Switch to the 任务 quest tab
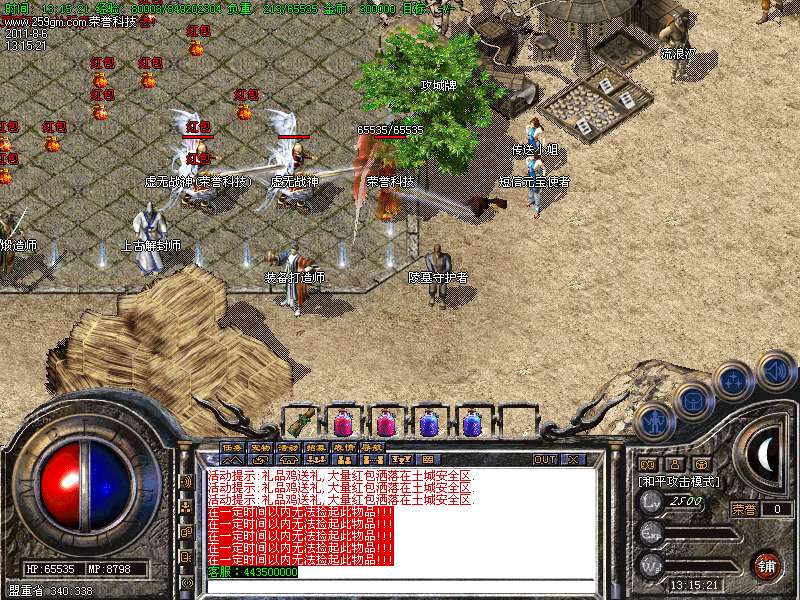The height and width of the screenshot is (600, 800). point(232,447)
